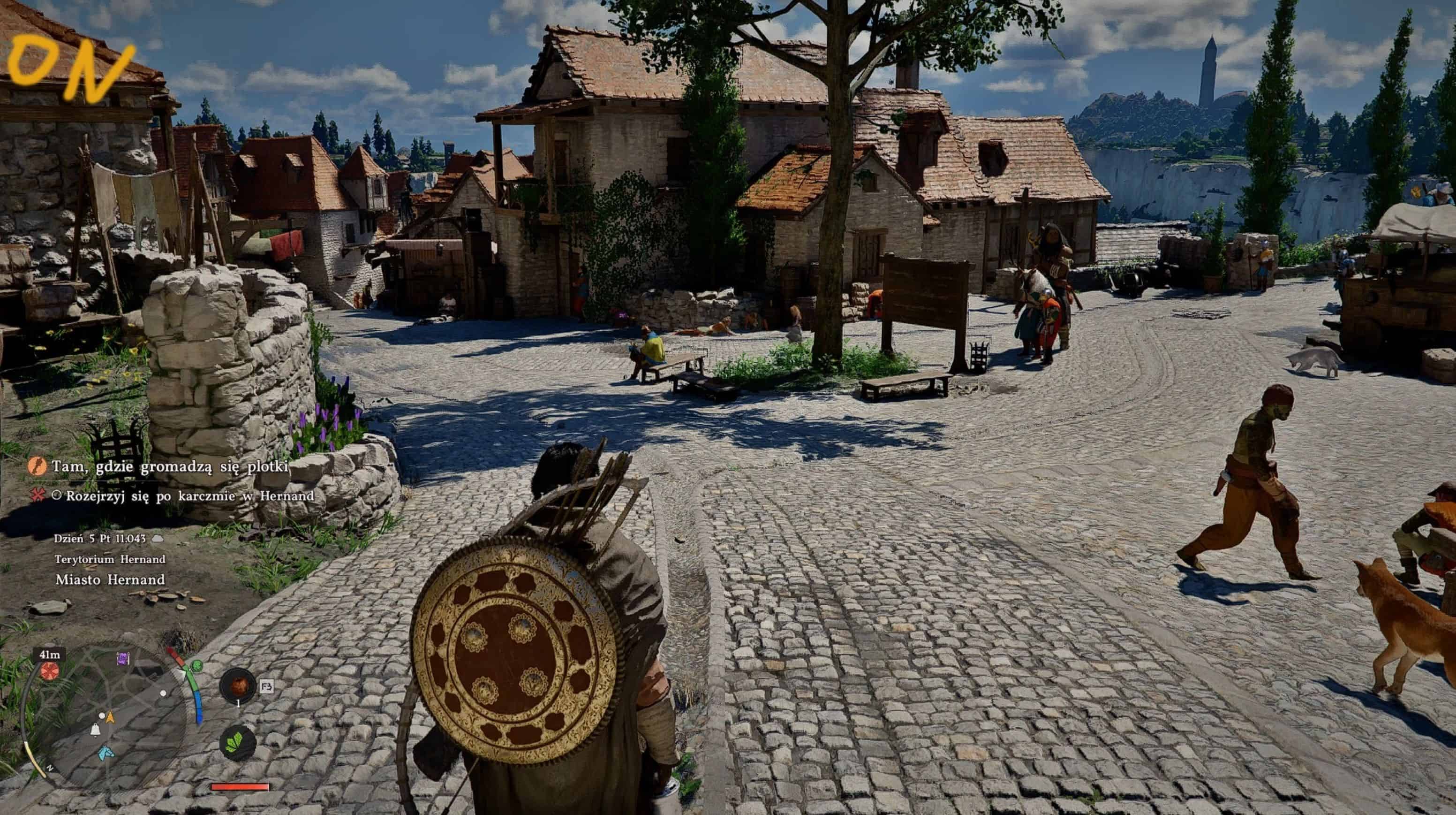1456x815 pixels.
Task: Select the quest title 'Tam, gdzie gromadzą się plotki'
Action: [170, 466]
